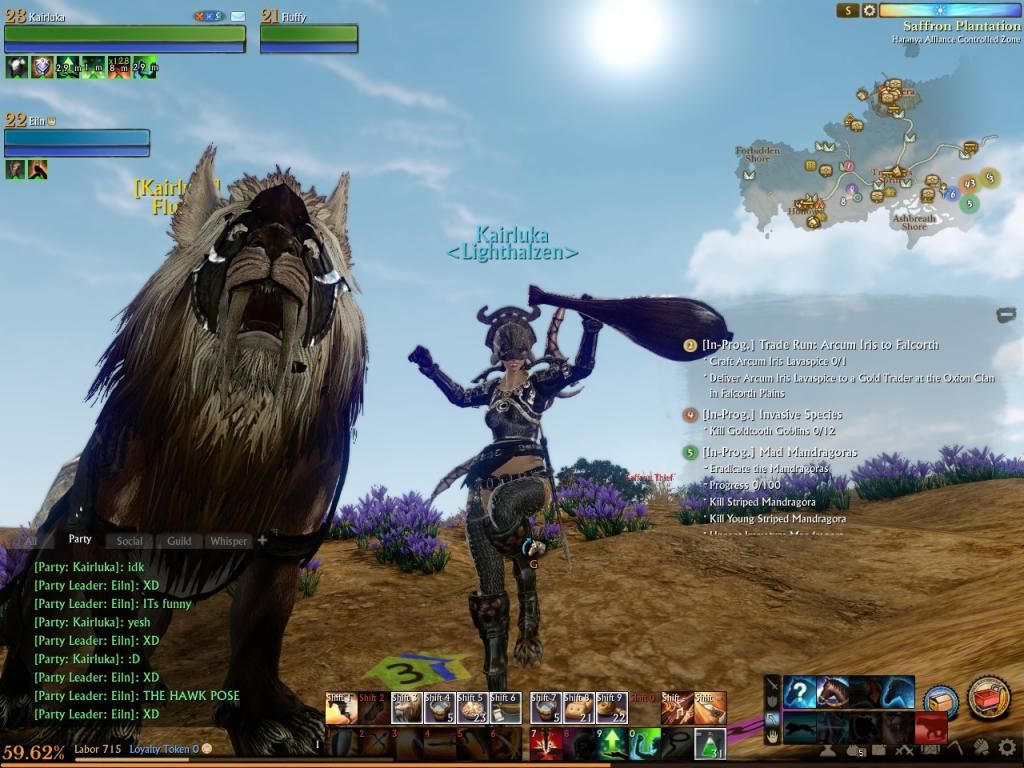The image size is (1024, 768).
Task: Use the green potion hotbar slot
Action: (710, 743)
